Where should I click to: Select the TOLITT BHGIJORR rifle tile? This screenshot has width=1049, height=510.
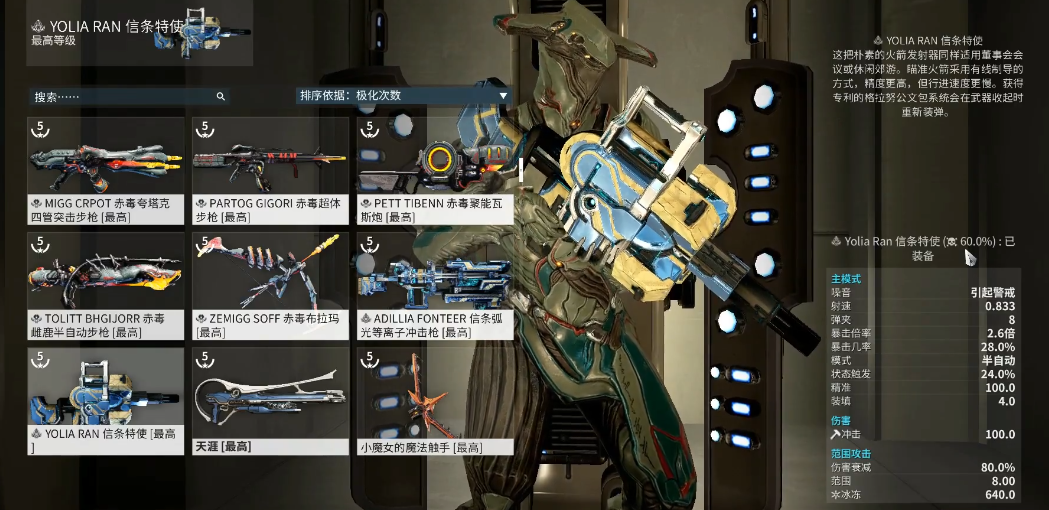pos(106,285)
